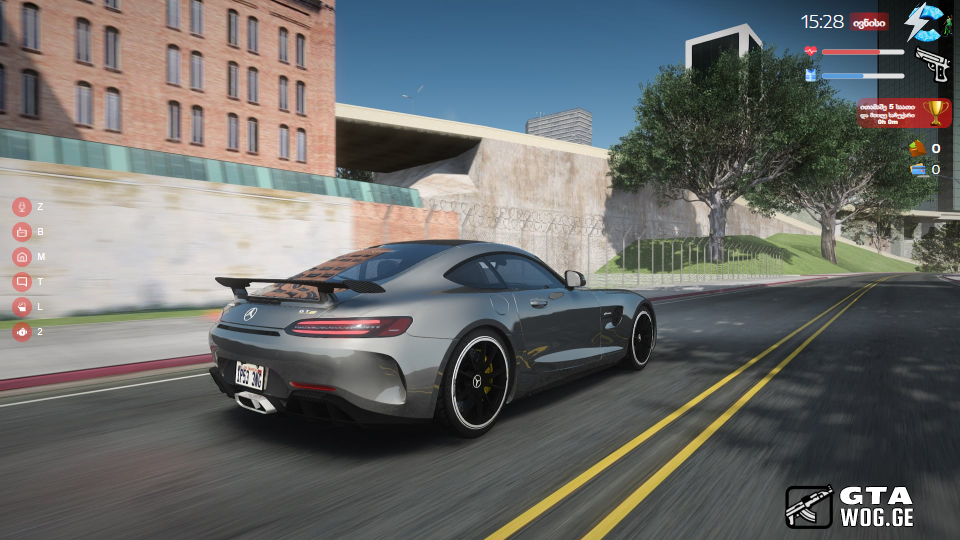Screen dimensions: 960x540
Task: Click the wallet cash icon
Action: (x=917, y=149)
